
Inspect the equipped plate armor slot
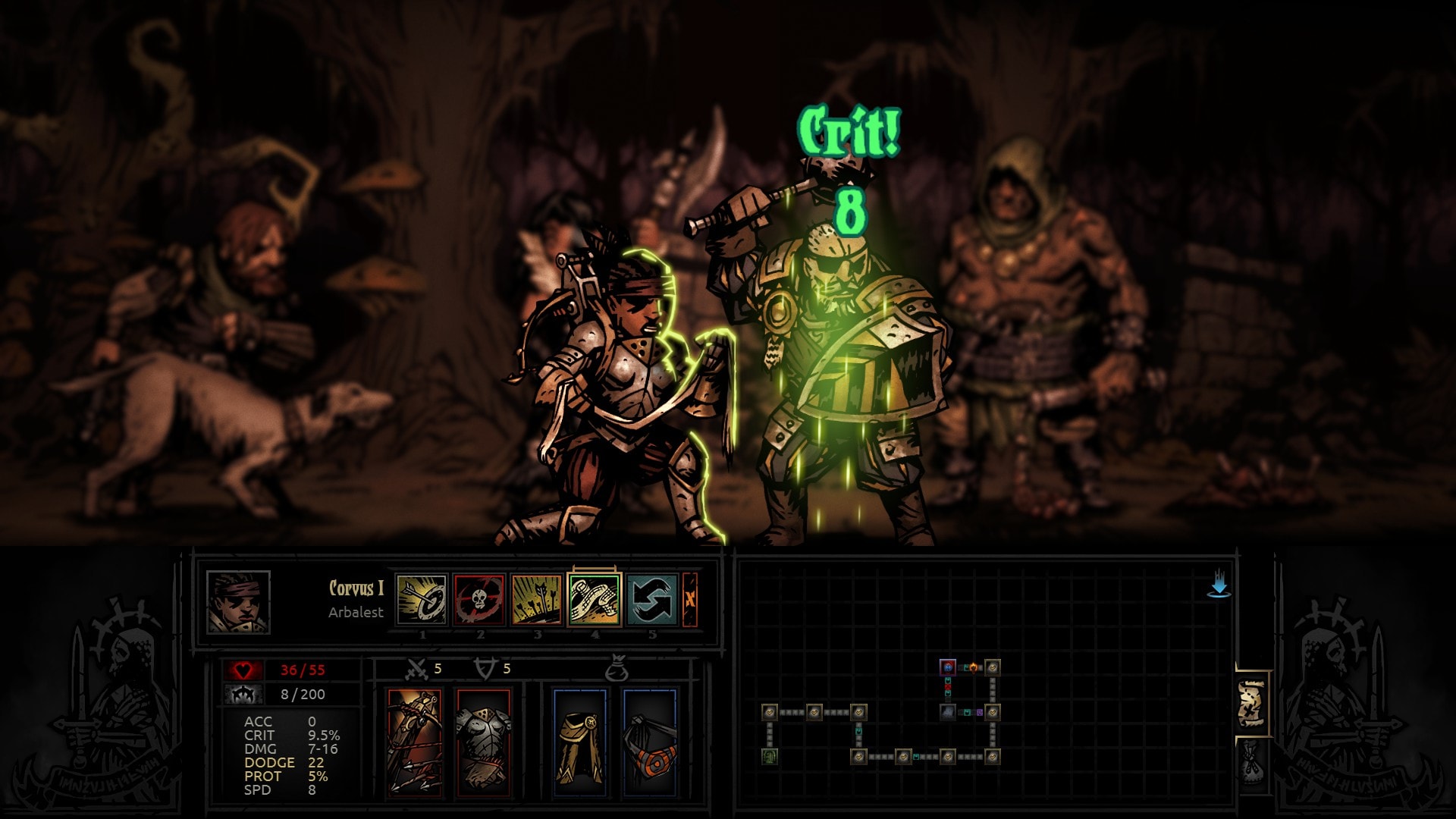point(483,742)
